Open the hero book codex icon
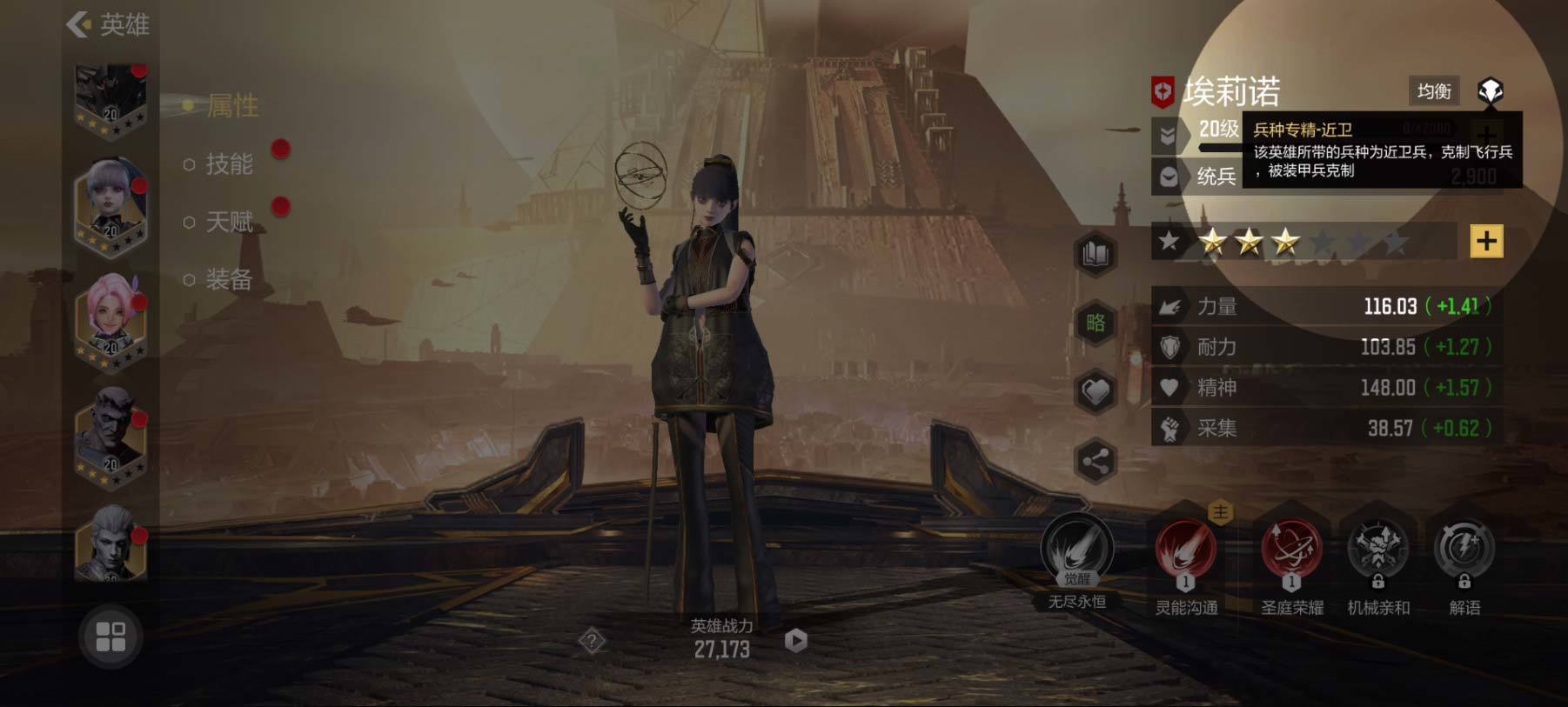This screenshot has height=707, width=1568. (1096, 254)
